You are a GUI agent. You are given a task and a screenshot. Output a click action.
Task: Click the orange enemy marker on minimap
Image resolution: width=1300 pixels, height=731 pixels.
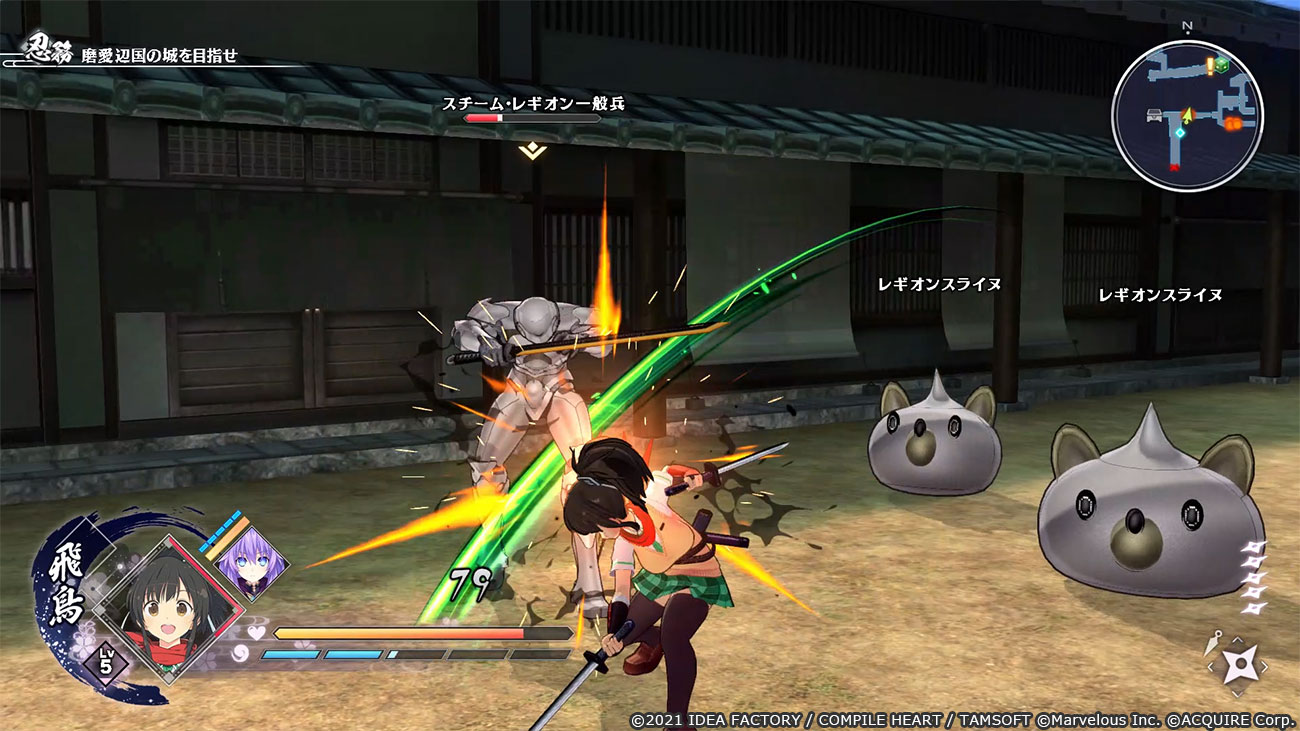tap(1232, 122)
